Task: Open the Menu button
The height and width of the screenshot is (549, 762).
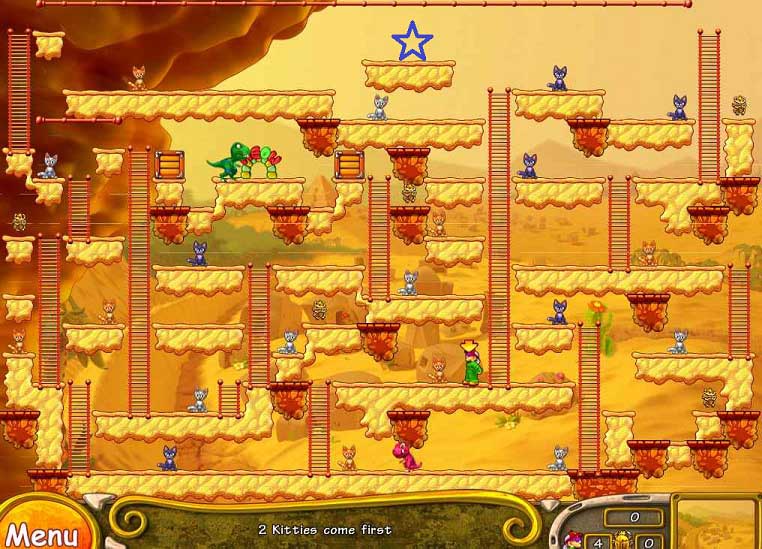Action: point(42,532)
